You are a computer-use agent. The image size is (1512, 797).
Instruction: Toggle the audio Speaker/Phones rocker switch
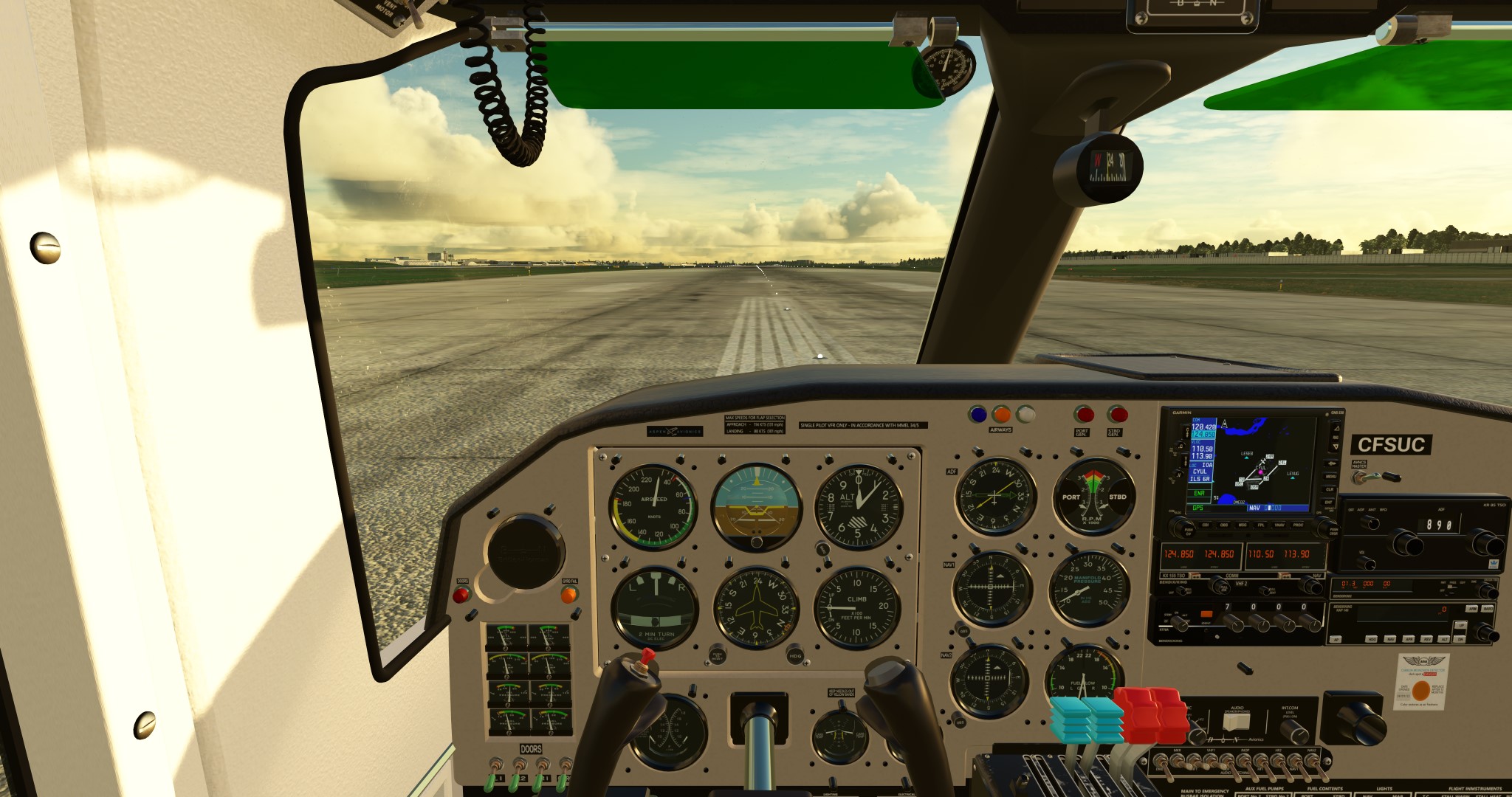pos(1236,722)
